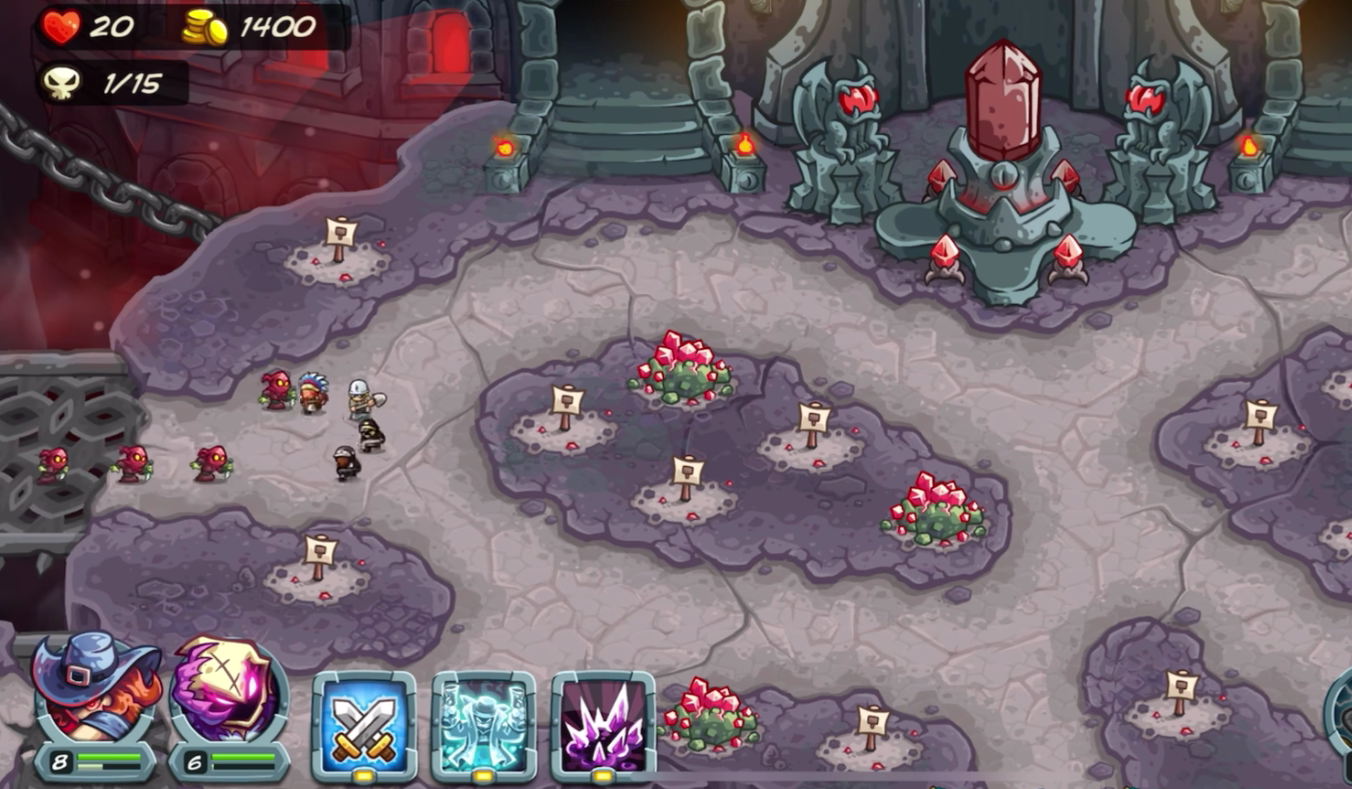Viewport: 1352px width, 789px height.
Task: Activate the crossed swords reinforcements ability
Action: click(363, 722)
